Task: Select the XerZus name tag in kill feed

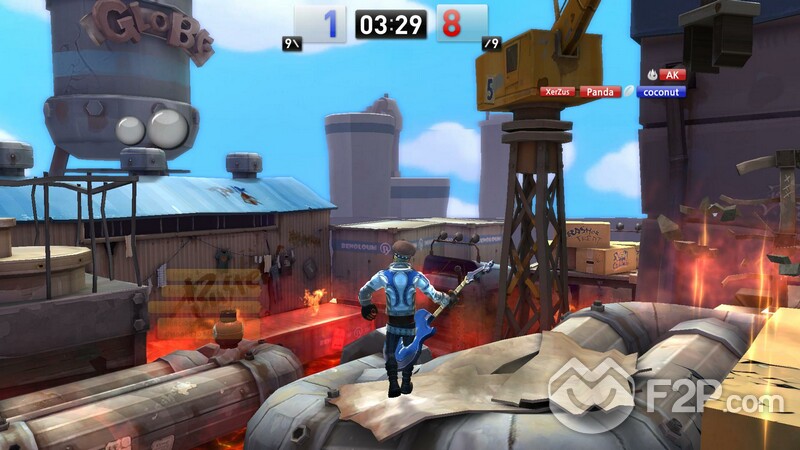Action: [557, 91]
